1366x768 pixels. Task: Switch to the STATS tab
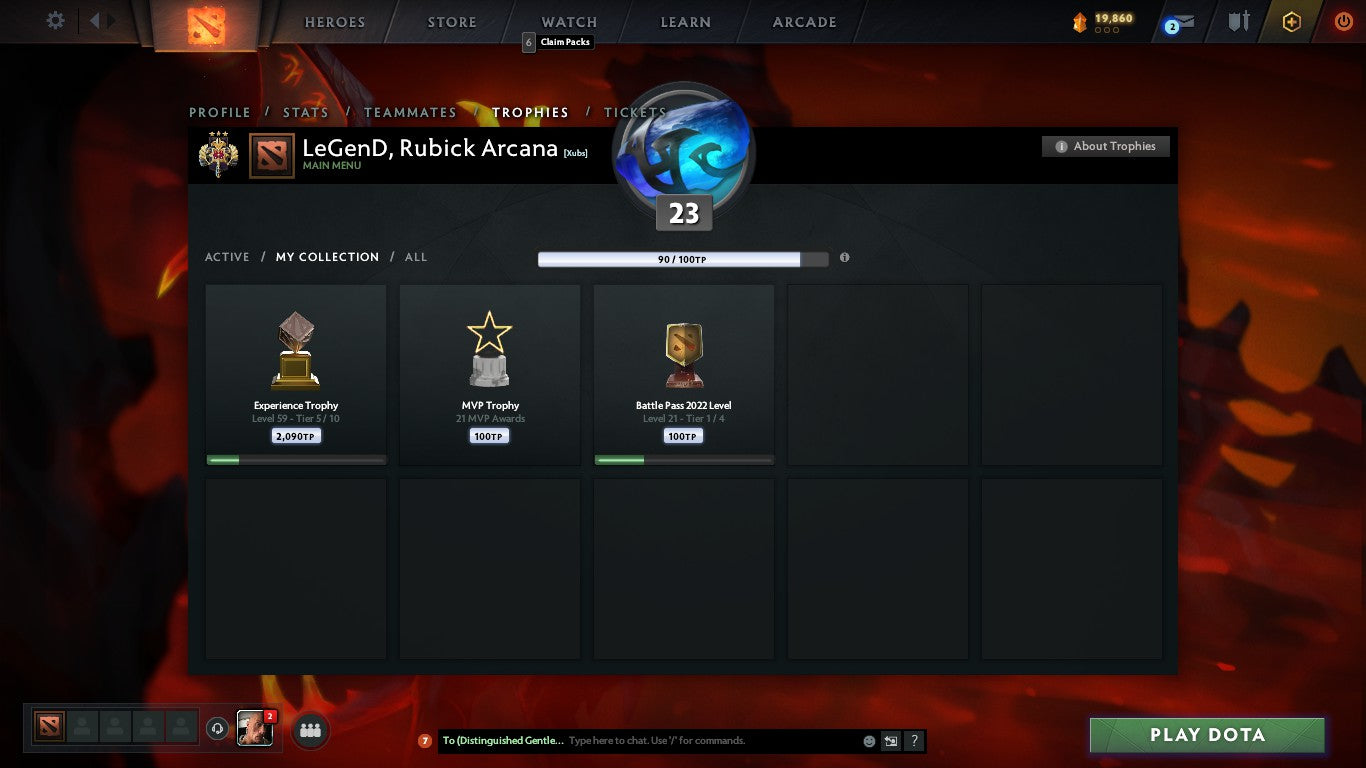(x=305, y=112)
